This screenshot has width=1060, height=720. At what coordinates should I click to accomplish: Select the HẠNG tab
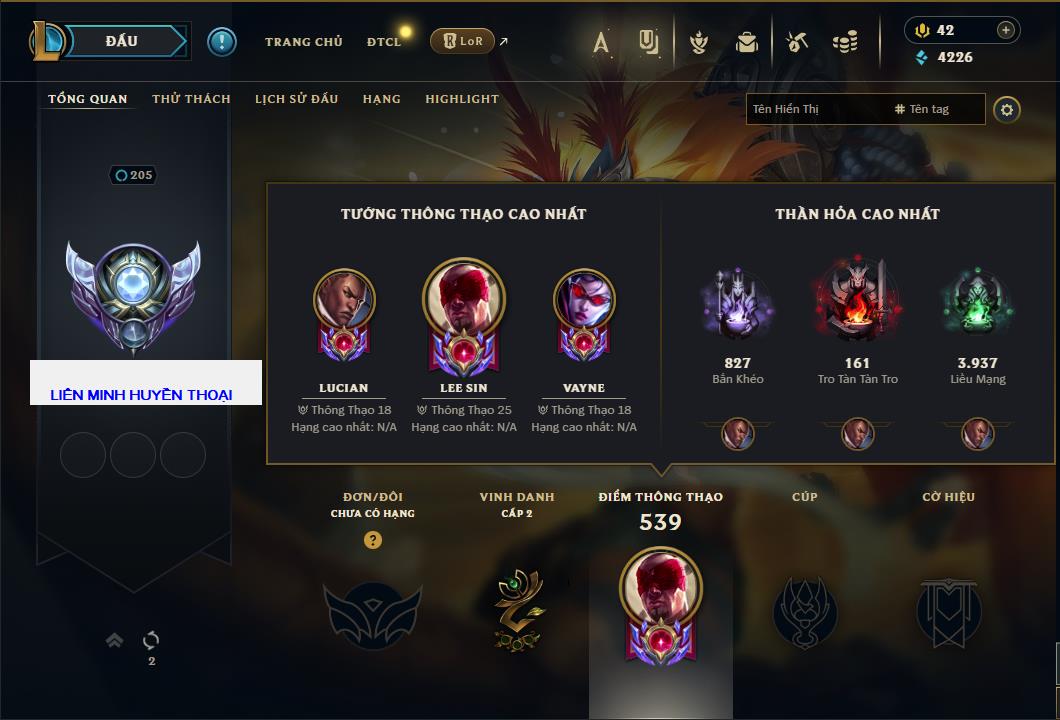(x=382, y=99)
